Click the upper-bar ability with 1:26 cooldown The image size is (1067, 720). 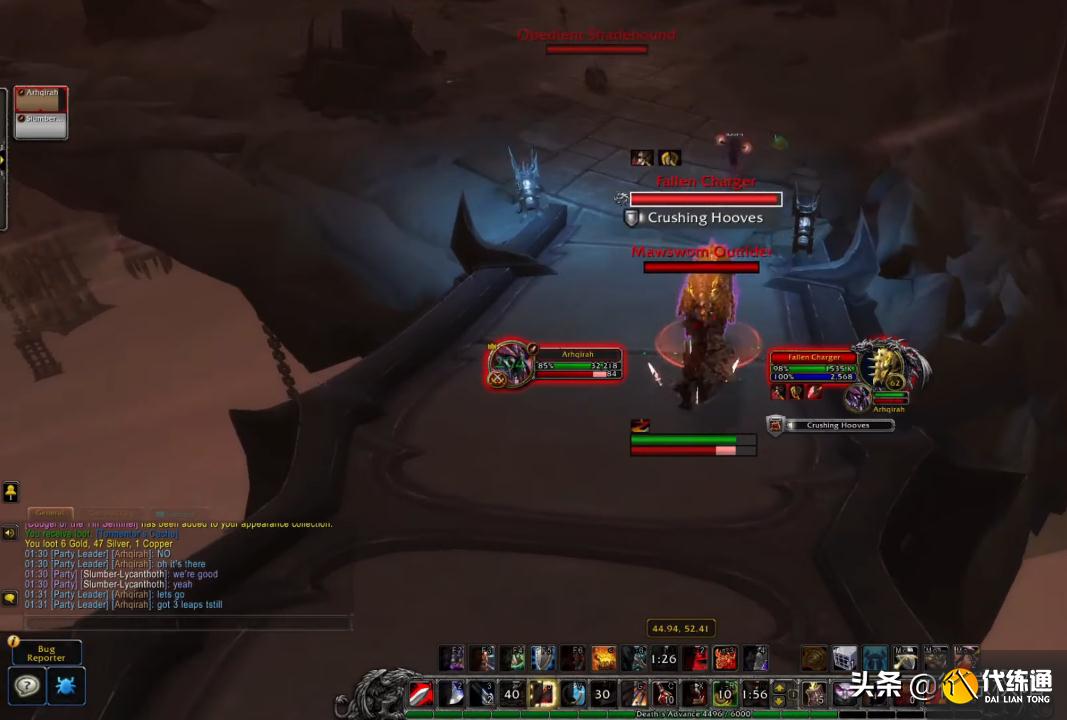(x=664, y=658)
